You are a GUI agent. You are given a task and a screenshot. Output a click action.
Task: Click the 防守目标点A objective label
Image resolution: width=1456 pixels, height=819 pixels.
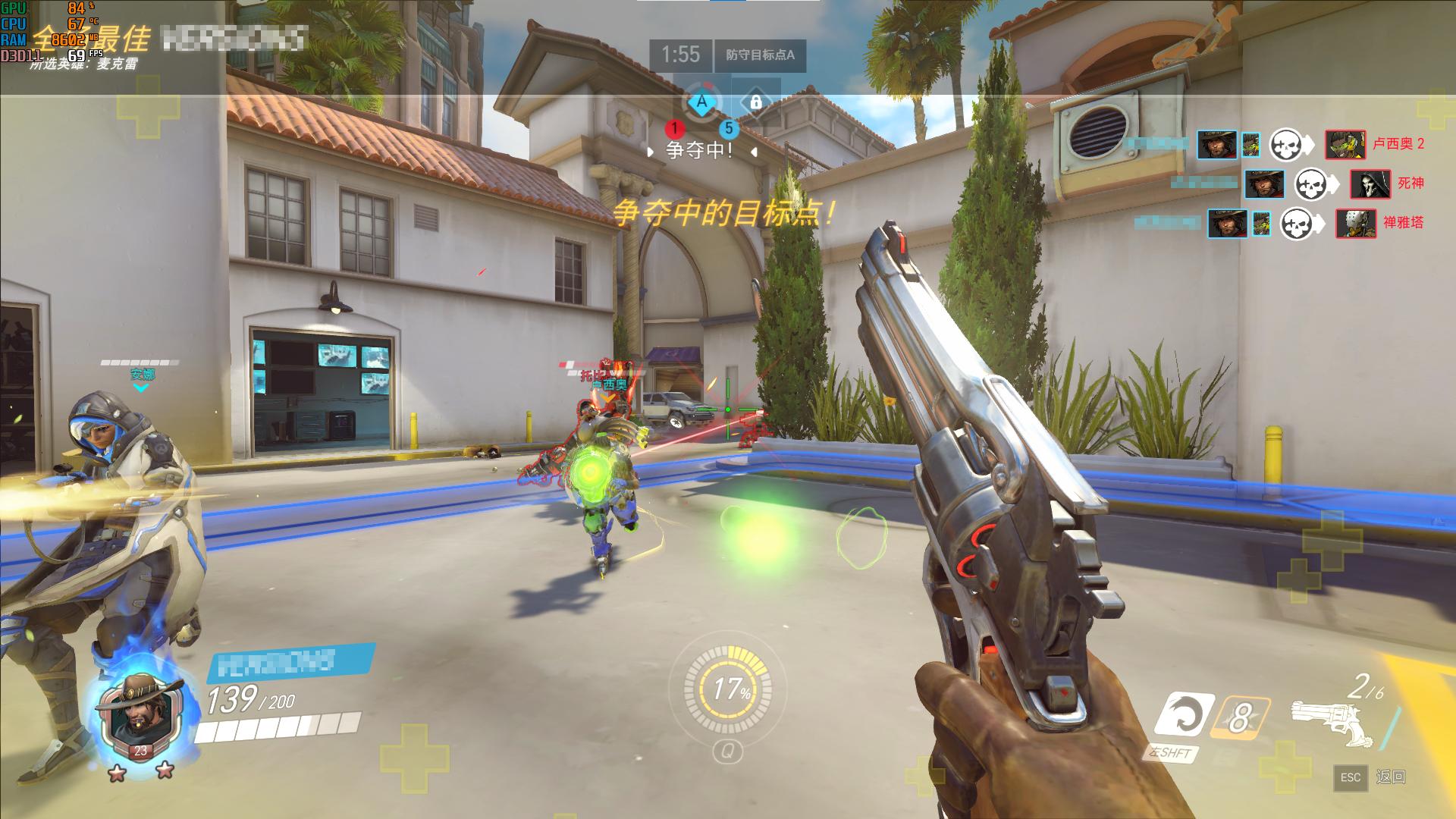tap(760, 55)
